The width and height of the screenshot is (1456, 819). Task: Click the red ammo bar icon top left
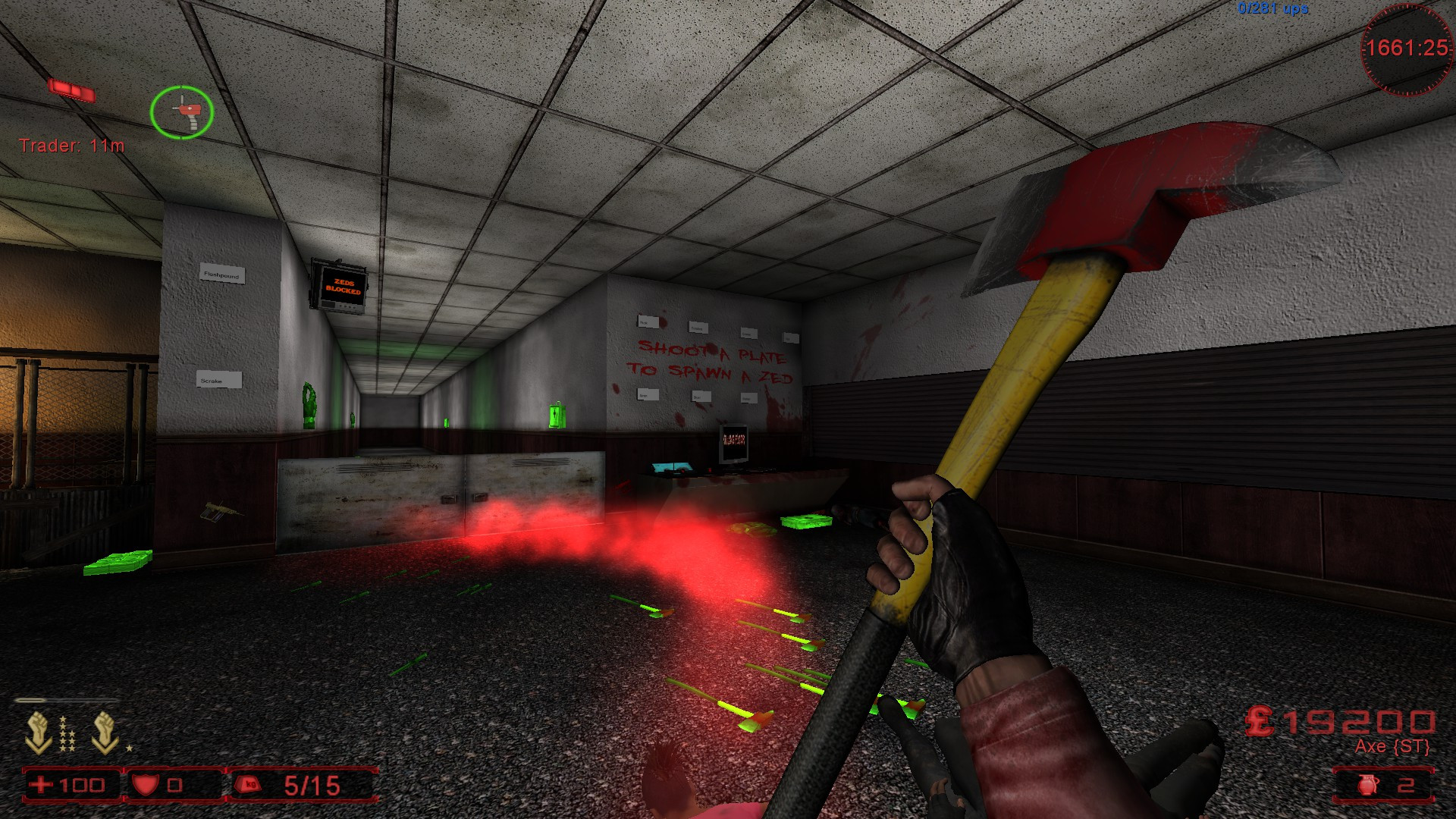pyautogui.click(x=73, y=89)
